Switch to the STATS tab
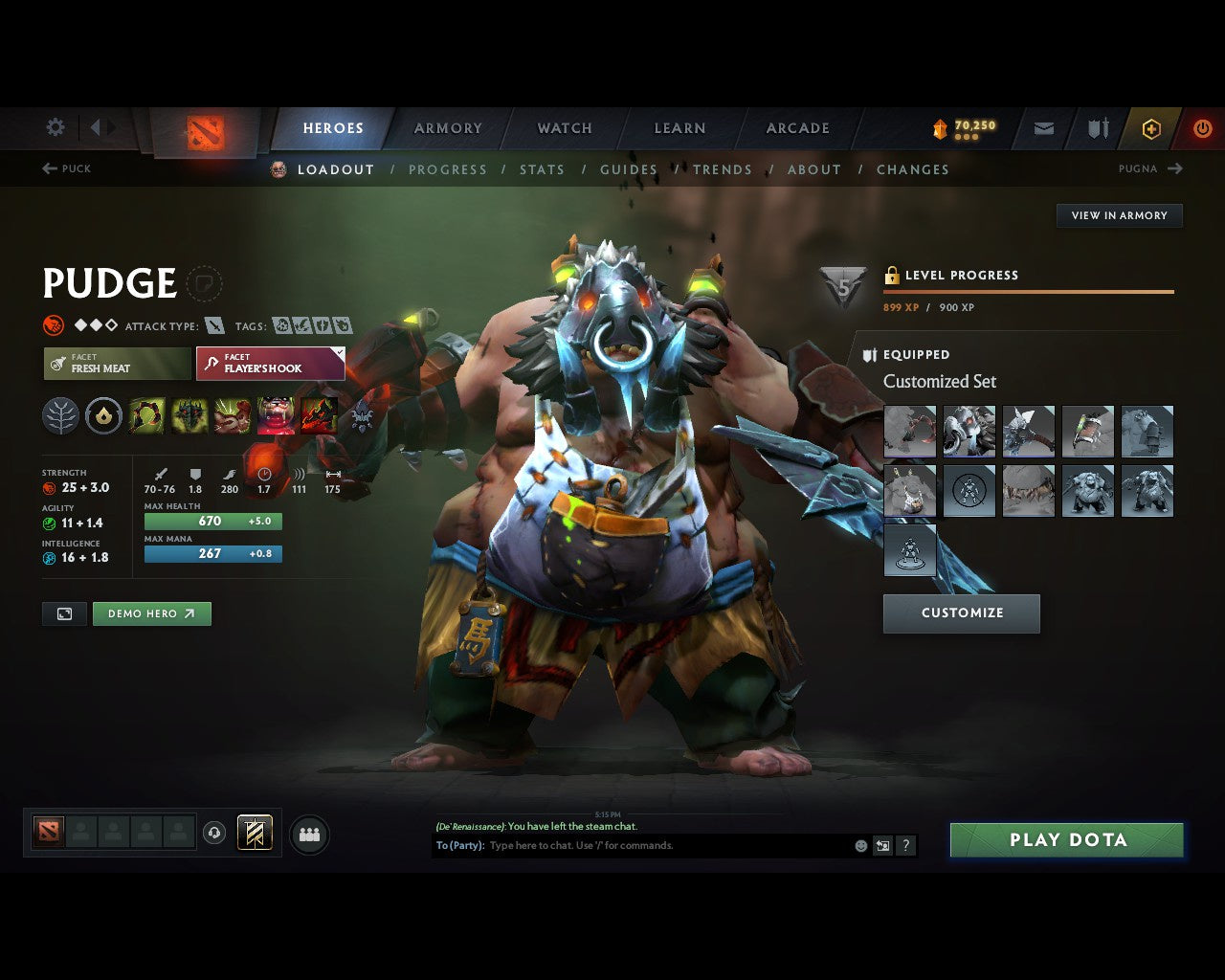The height and width of the screenshot is (980, 1225). [542, 169]
